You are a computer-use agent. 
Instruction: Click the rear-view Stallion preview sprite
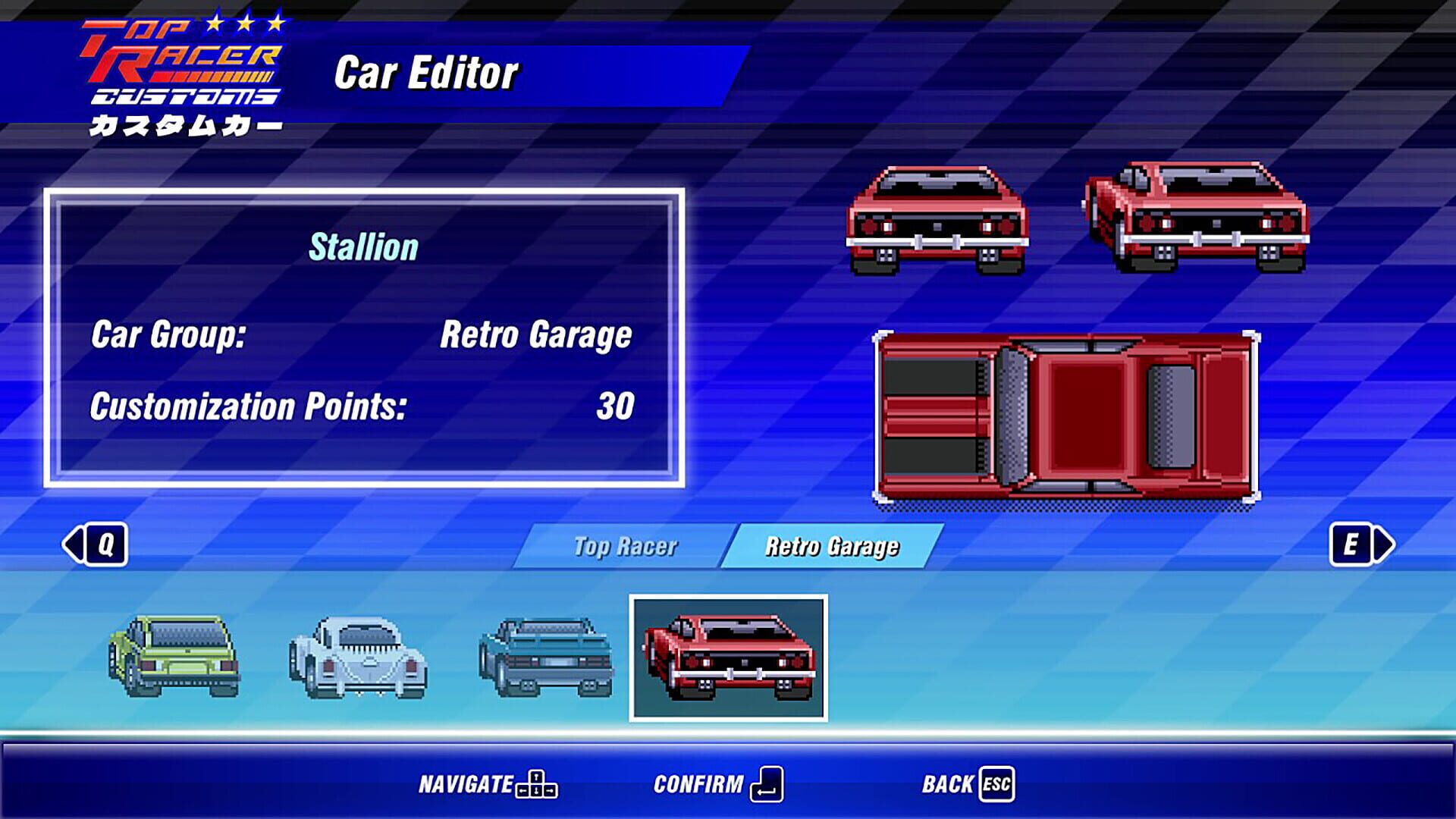click(x=937, y=216)
